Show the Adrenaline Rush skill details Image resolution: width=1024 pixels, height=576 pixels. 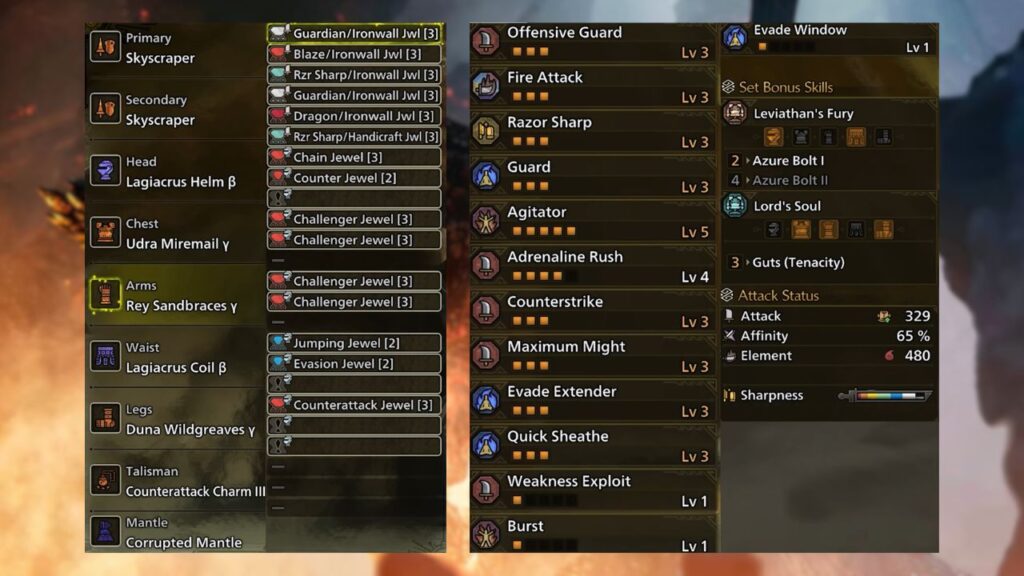(x=593, y=266)
